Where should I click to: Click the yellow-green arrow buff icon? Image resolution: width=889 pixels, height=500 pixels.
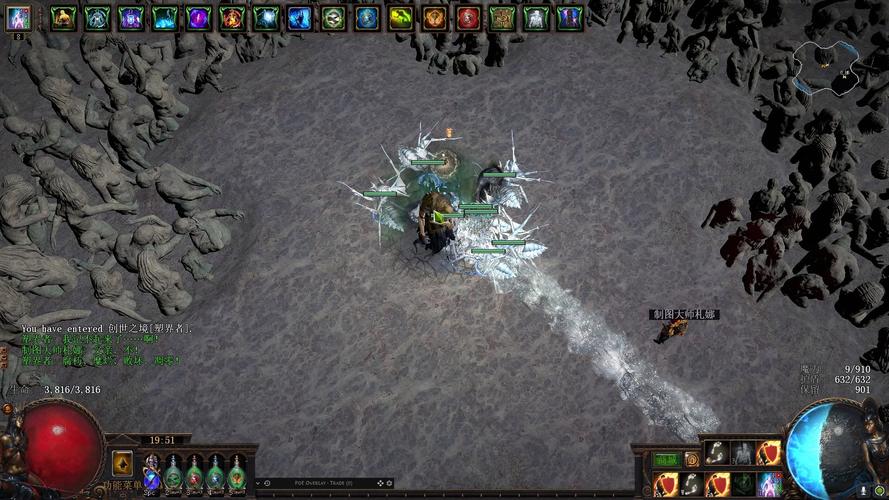click(x=401, y=17)
